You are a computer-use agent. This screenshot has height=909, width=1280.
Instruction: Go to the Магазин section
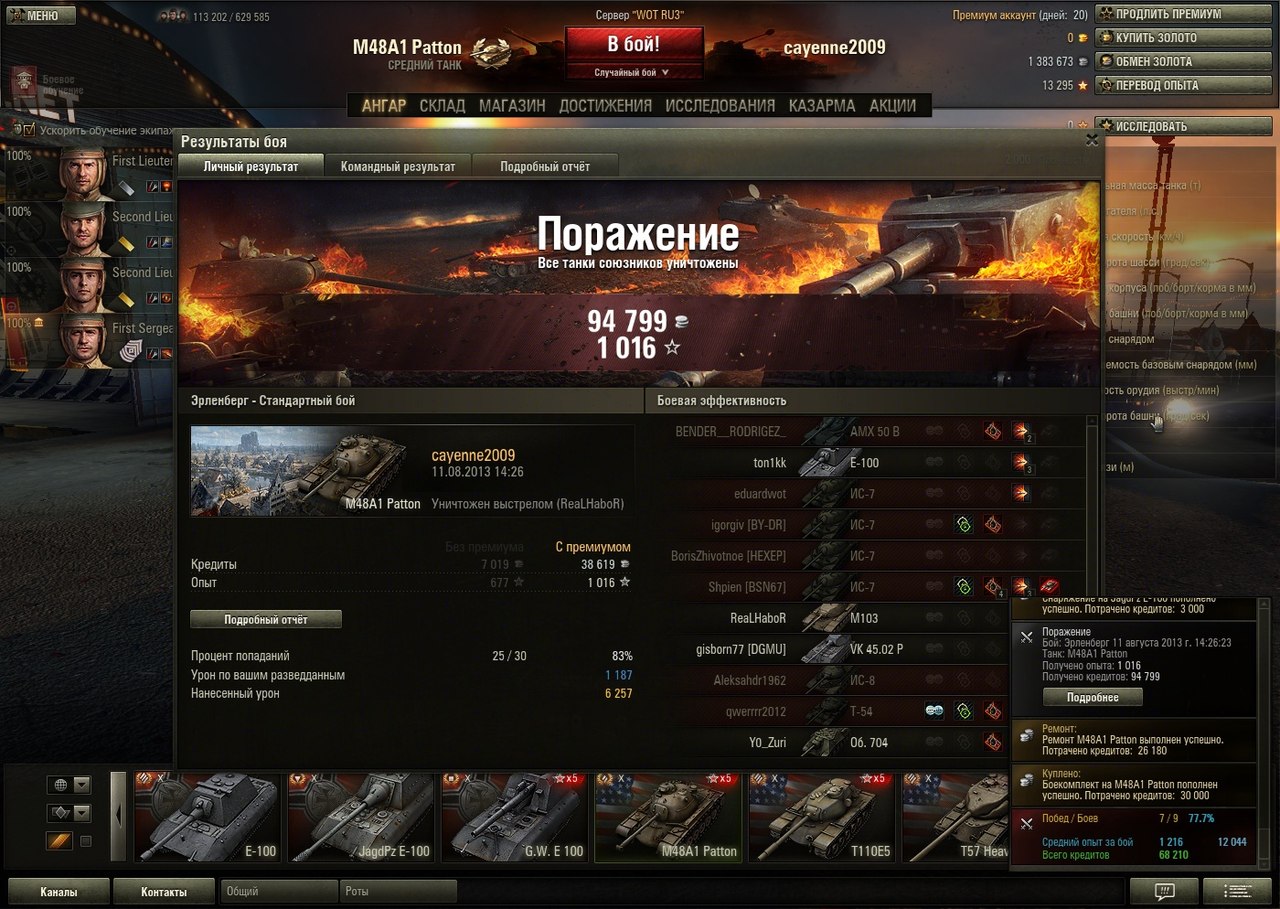tap(512, 105)
